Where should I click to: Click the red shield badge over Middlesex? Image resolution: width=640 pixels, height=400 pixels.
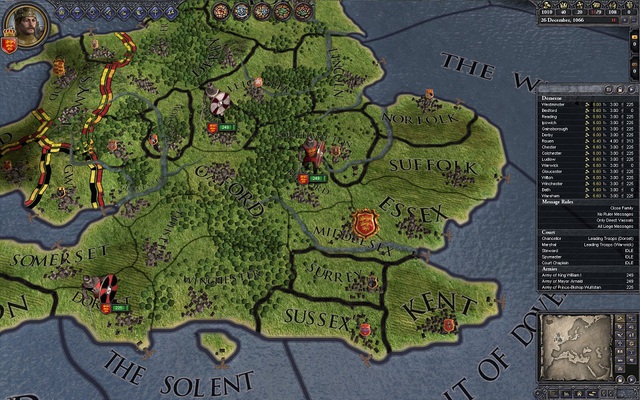coord(363,221)
